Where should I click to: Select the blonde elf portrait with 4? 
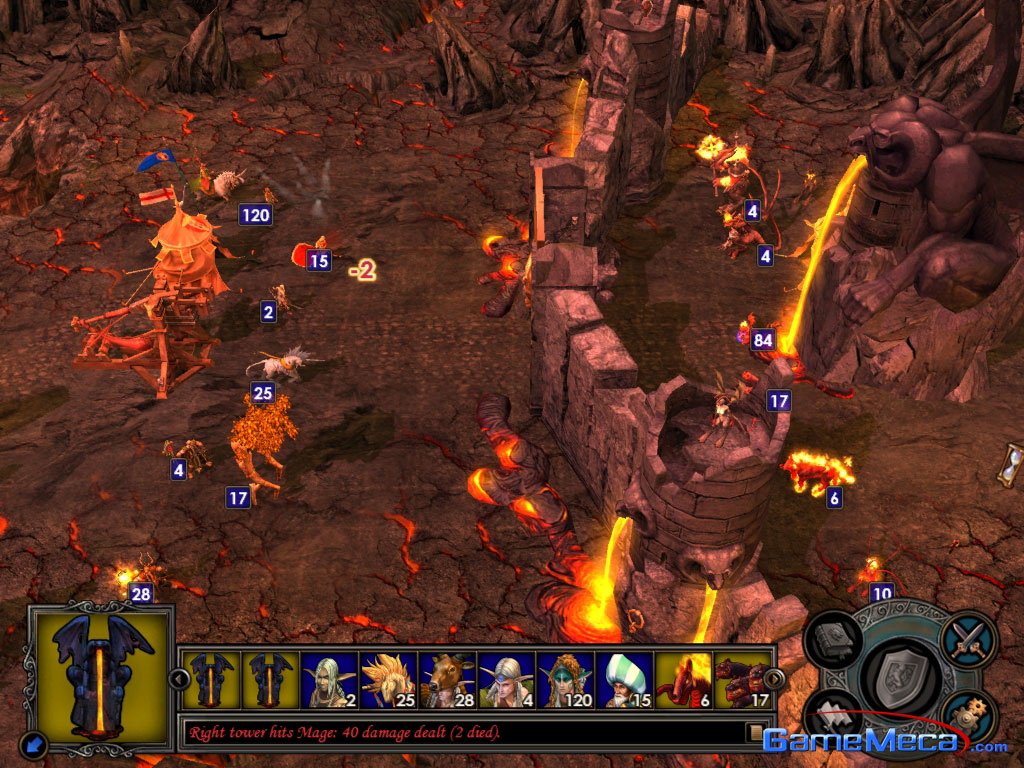point(506,680)
